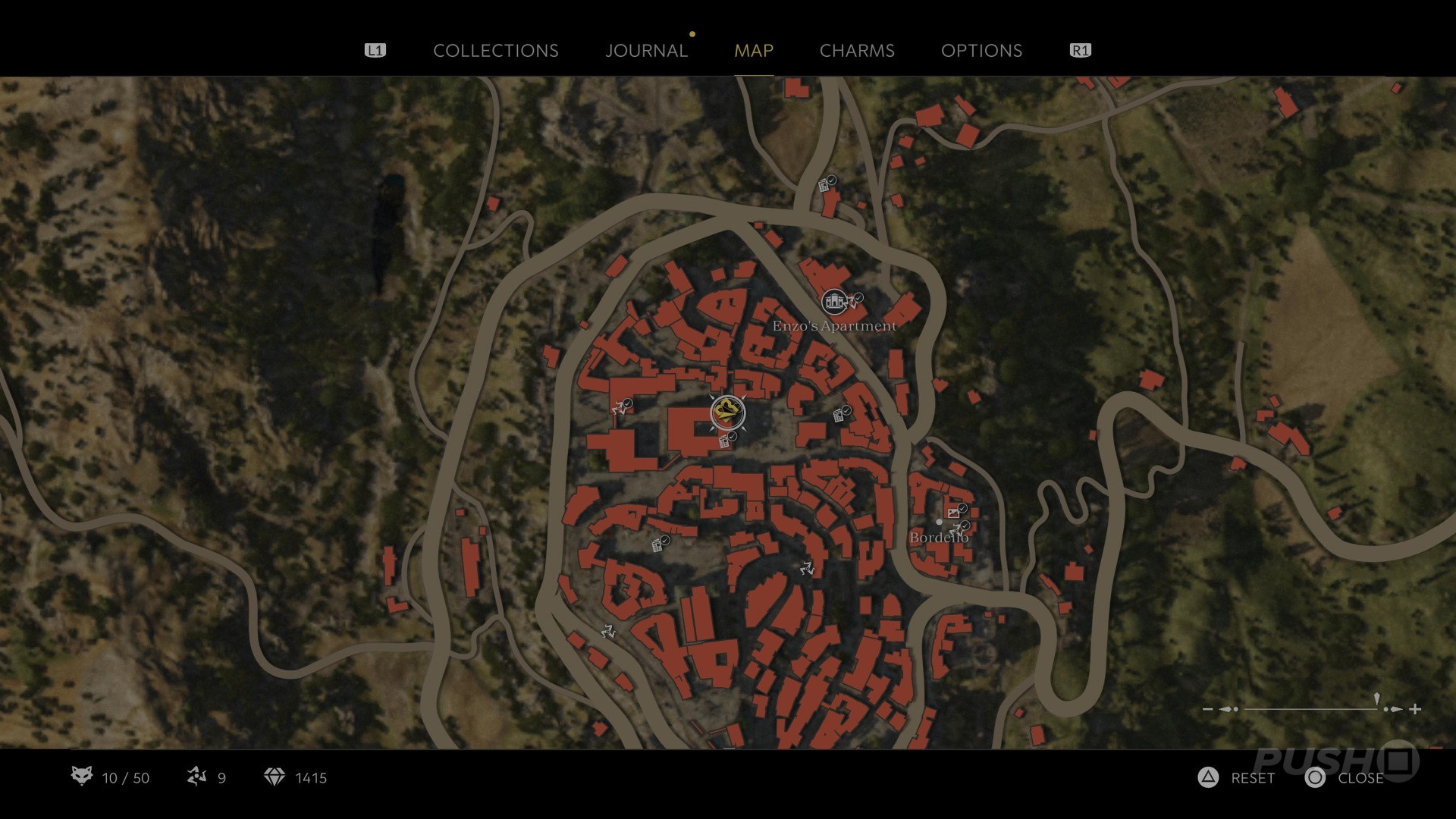
Task: Select the gold objective marker on map
Action: [x=727, y=413]
